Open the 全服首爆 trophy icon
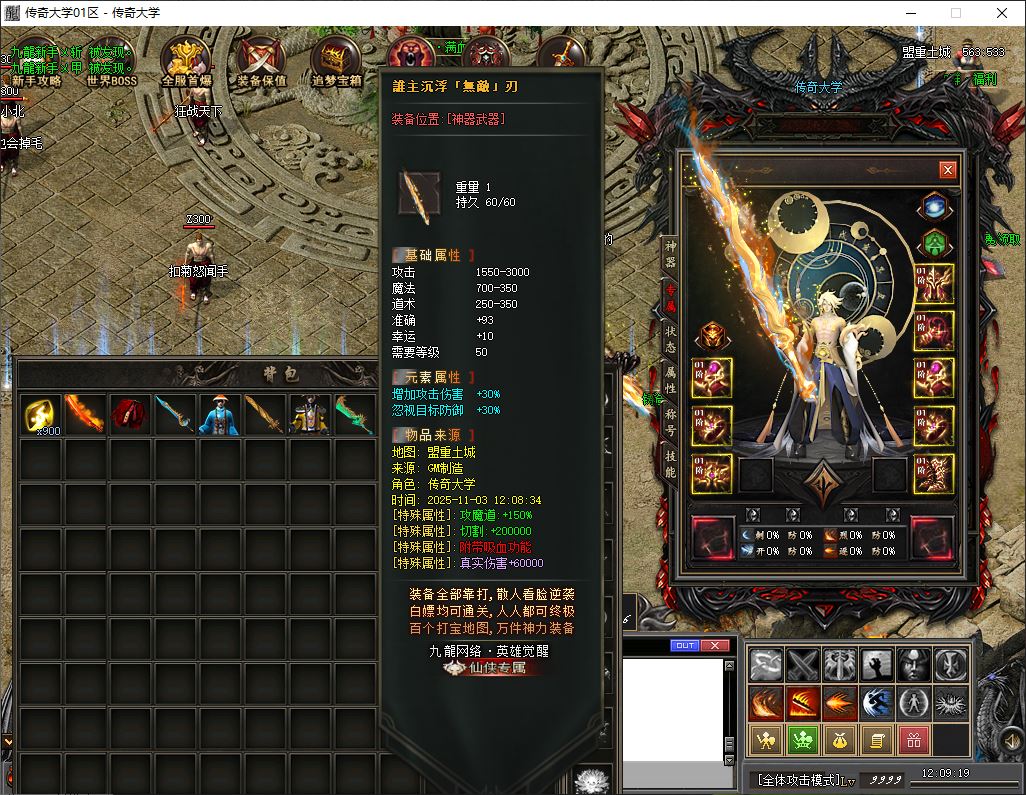Image resolution: width=1026 pixels, height=795 pixels. click(186, 62)
